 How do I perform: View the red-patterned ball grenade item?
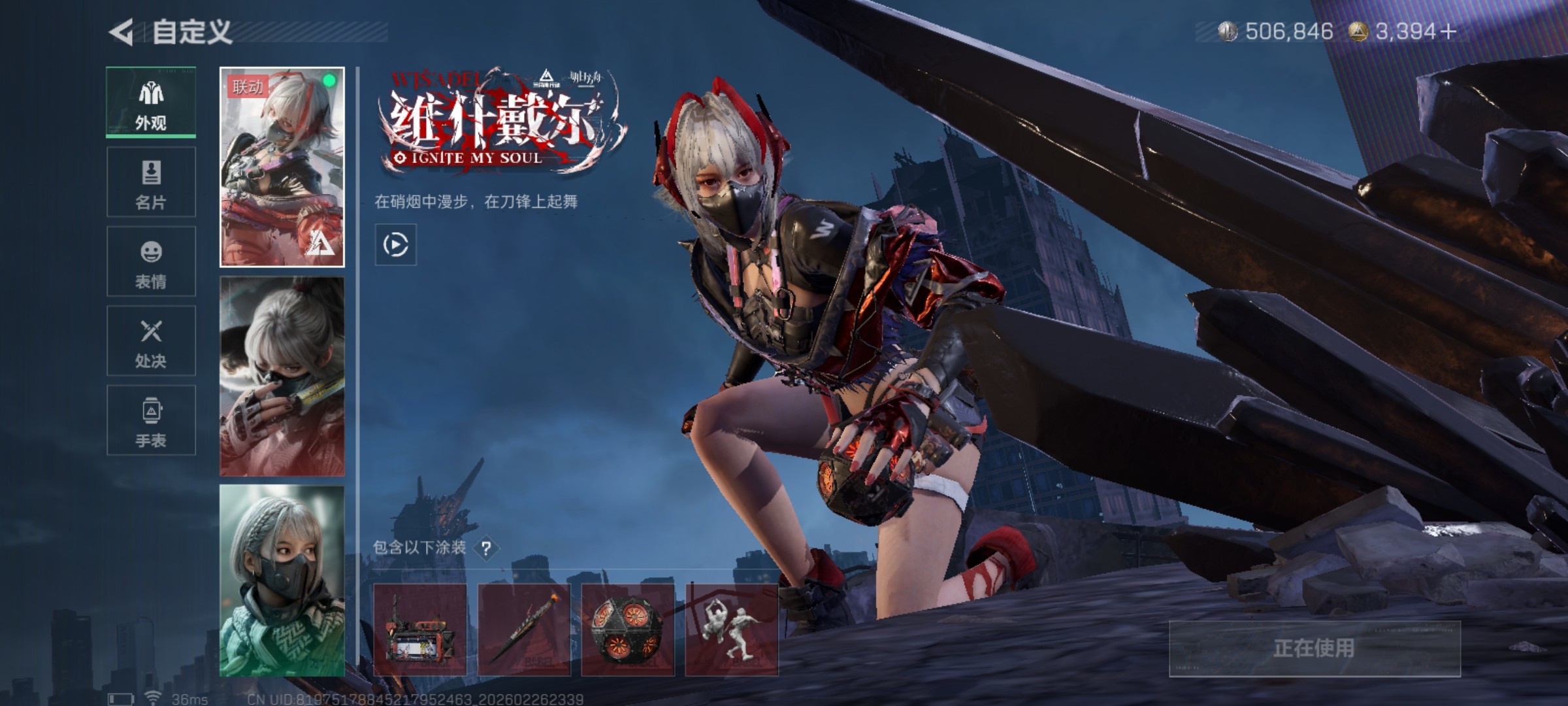coord(628,630)
